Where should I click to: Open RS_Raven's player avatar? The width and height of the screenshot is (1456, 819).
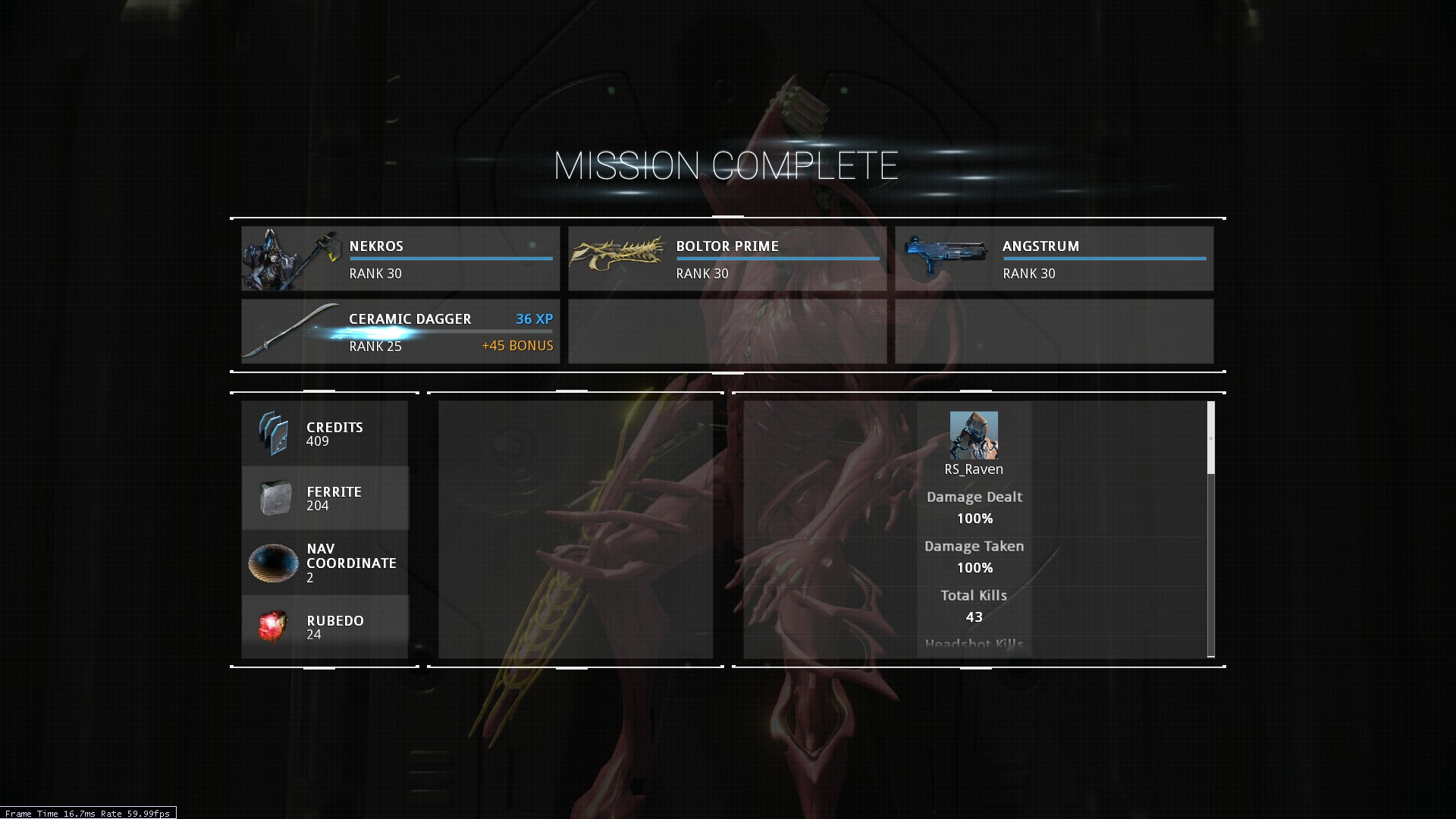click(x=974, y=435)
